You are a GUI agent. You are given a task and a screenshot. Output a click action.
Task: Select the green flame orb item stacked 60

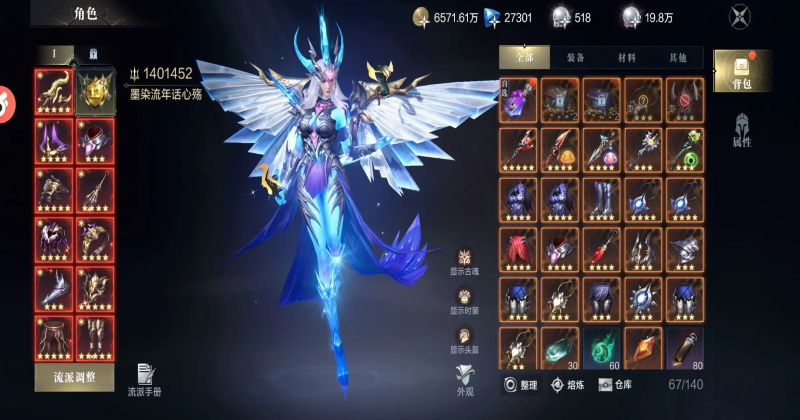(x=602, y=346)
